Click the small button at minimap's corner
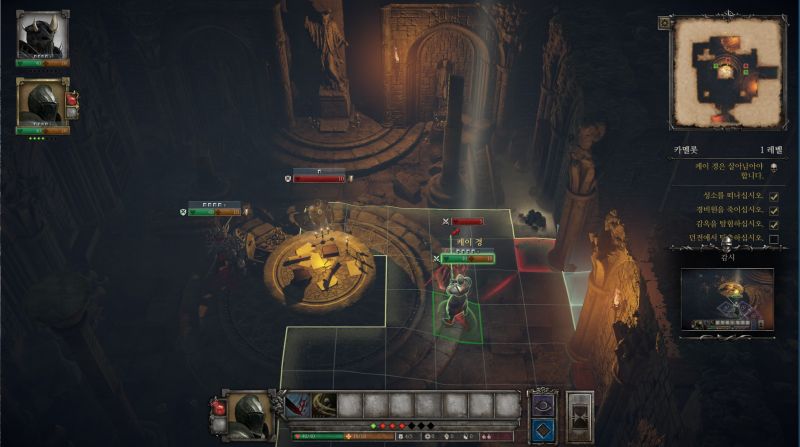 point(664,22)
